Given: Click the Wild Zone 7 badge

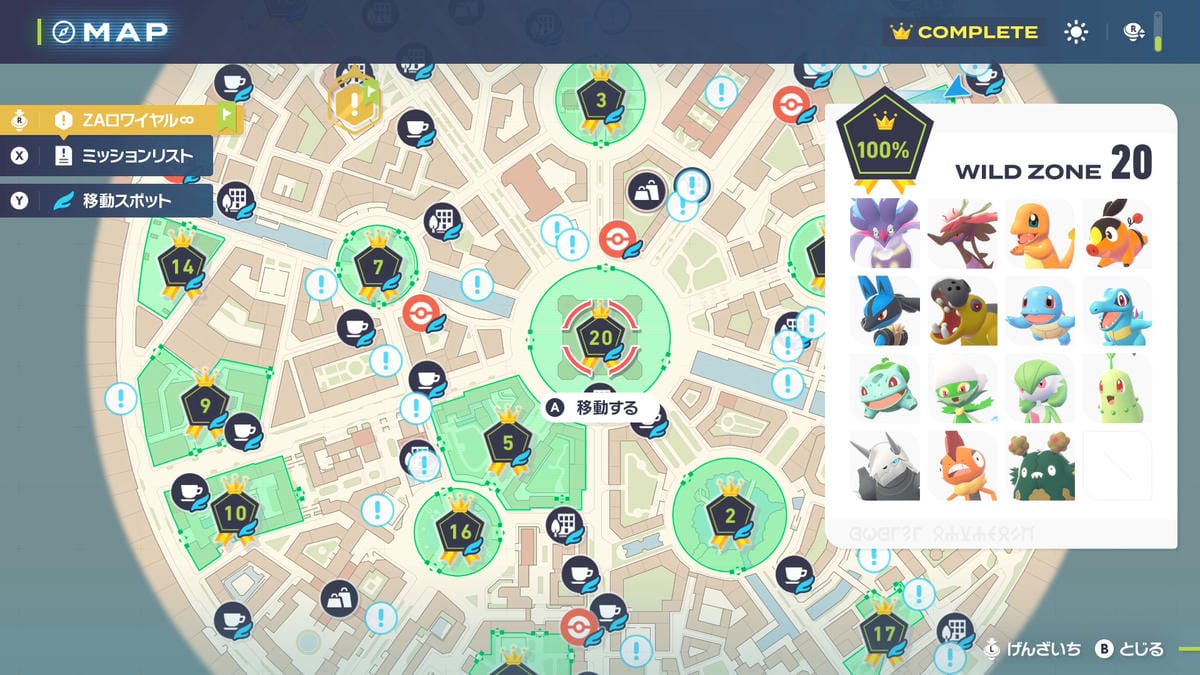Looking at the screenshot, I should coord(377,268).
